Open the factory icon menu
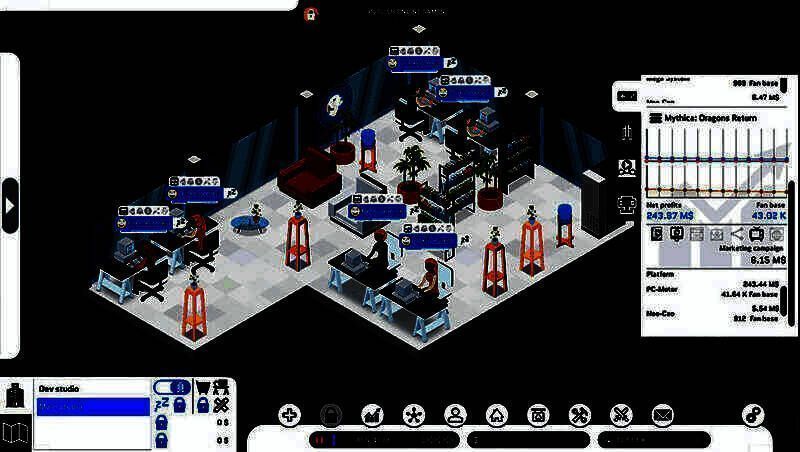 pos(372,415)
